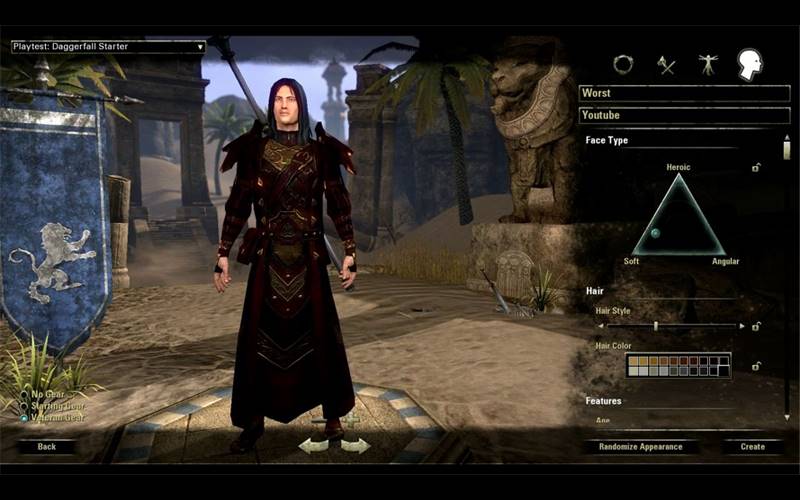Open the head profile face tab

tap(749, 65)
